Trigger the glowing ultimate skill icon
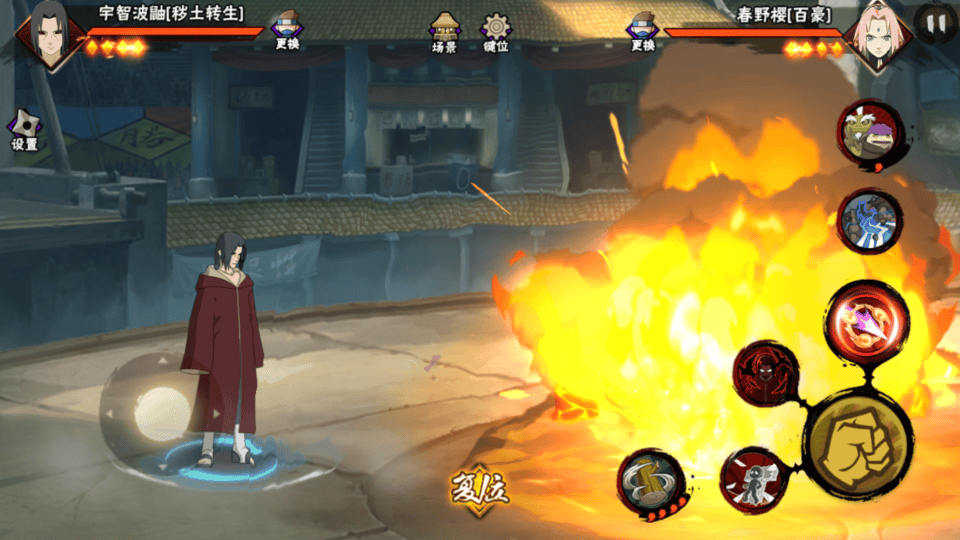This screenshot has height=540, width=960. pyautogui.click(x=868, y=320)
